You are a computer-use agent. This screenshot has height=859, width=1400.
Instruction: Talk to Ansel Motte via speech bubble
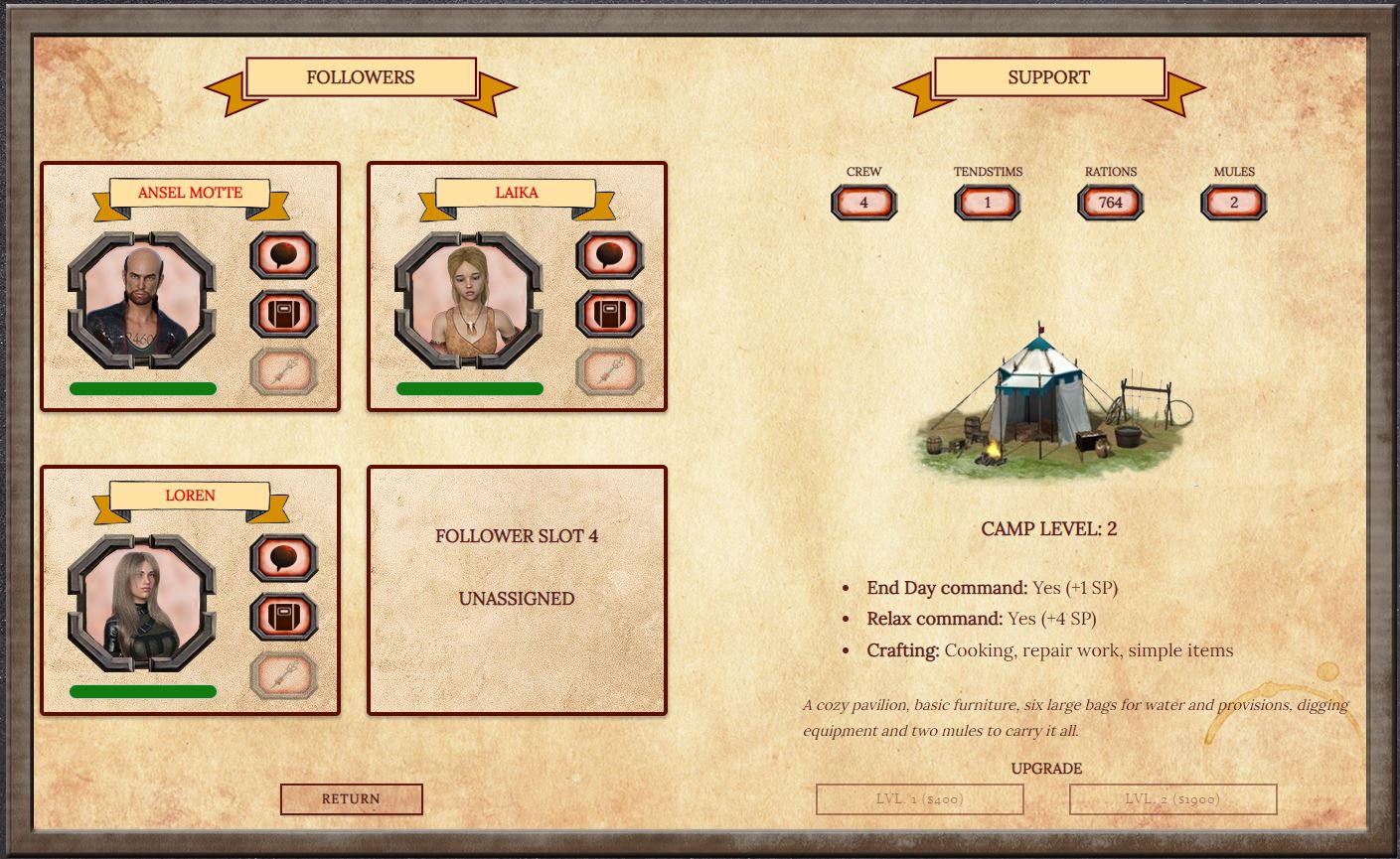tap(284, 255)
